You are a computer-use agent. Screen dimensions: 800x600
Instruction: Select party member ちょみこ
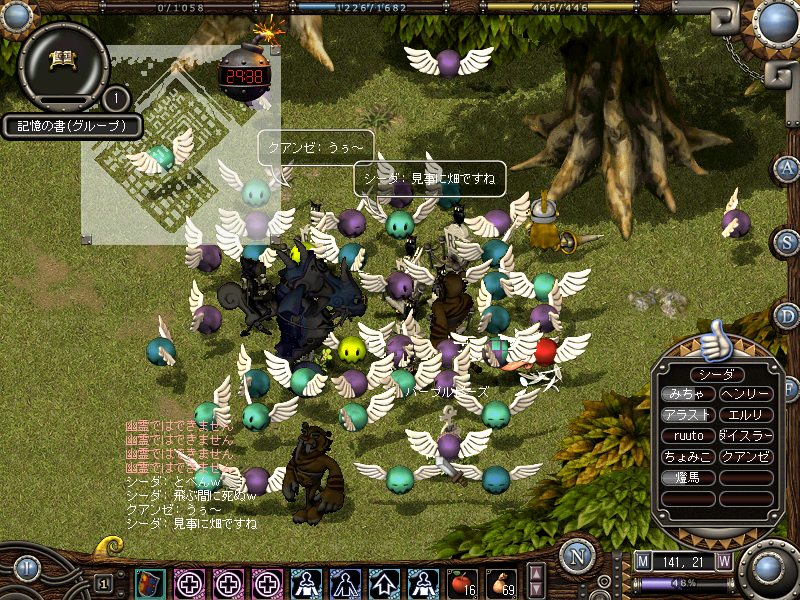tap(687, 457)
